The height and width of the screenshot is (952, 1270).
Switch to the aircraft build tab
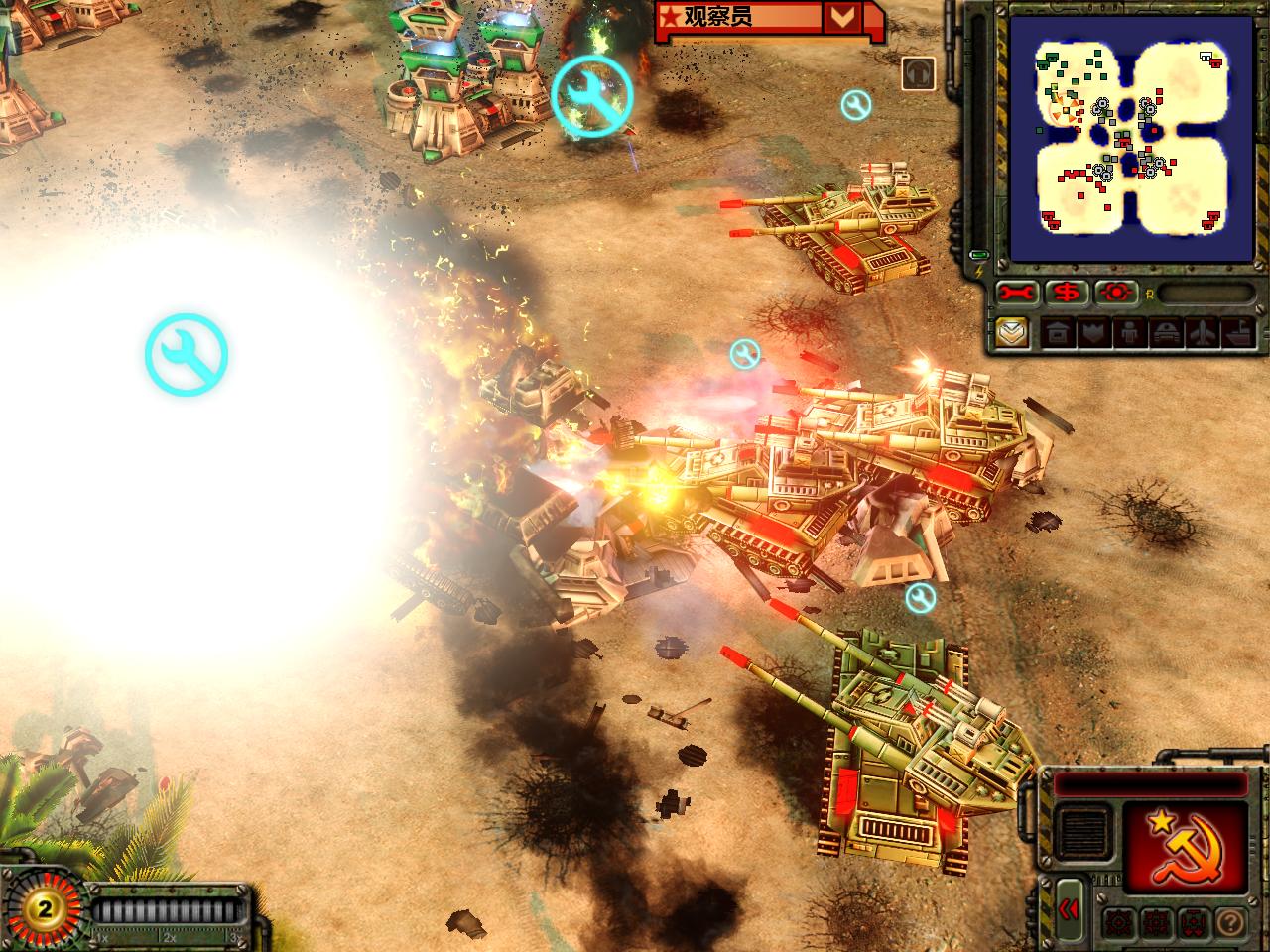point(1201,334)
